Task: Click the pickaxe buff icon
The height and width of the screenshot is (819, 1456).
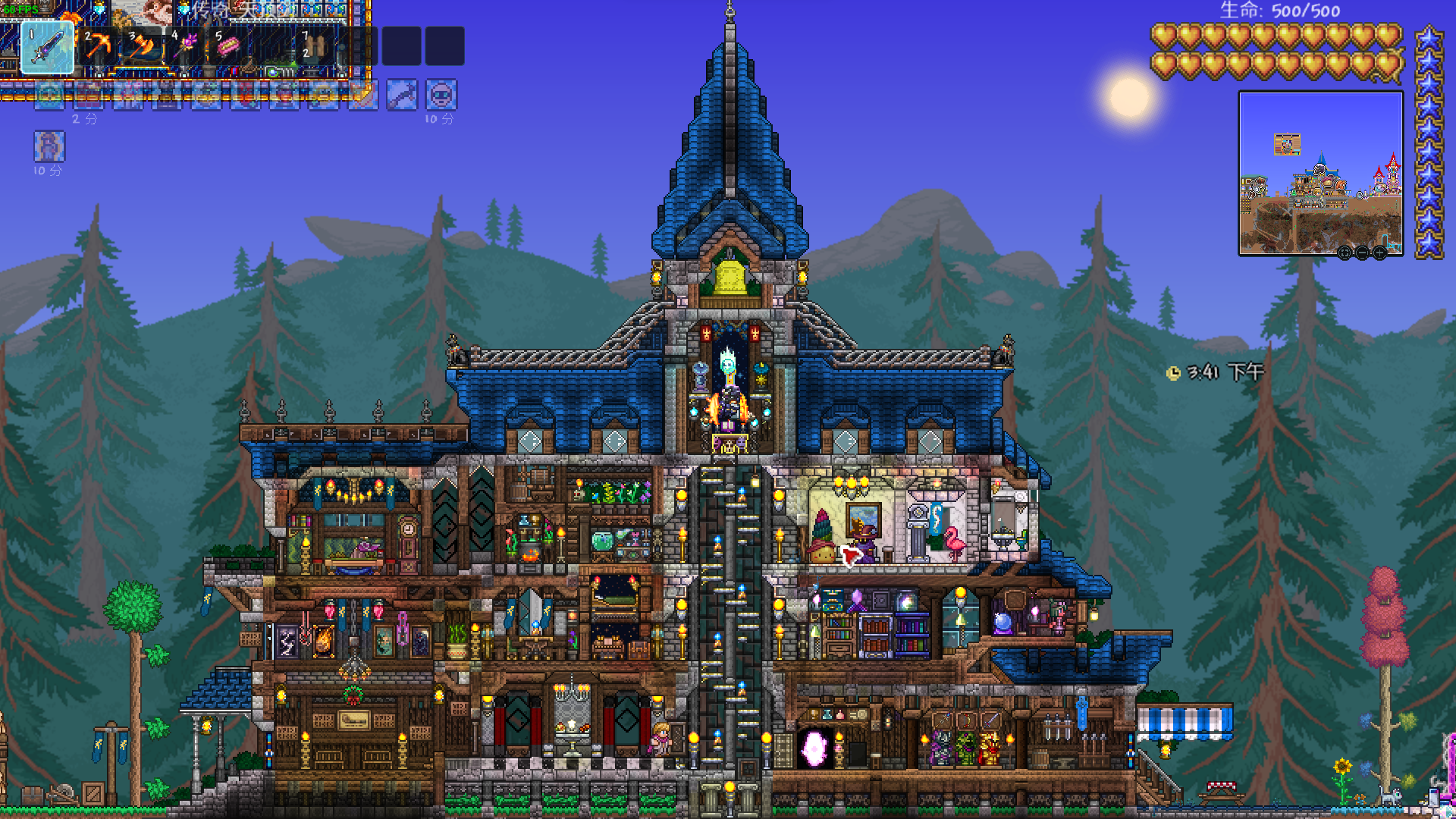Action: (x=402, y=96)
